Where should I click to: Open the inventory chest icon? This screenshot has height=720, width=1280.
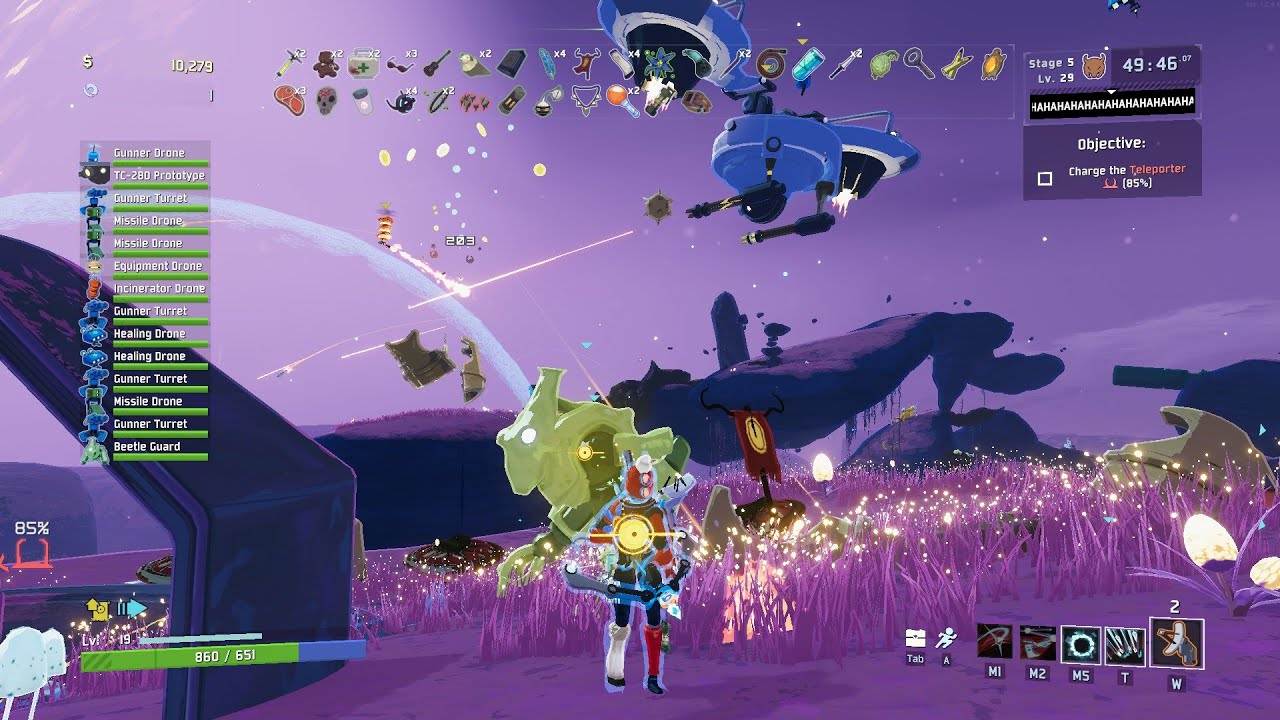(x=915, y=639)
